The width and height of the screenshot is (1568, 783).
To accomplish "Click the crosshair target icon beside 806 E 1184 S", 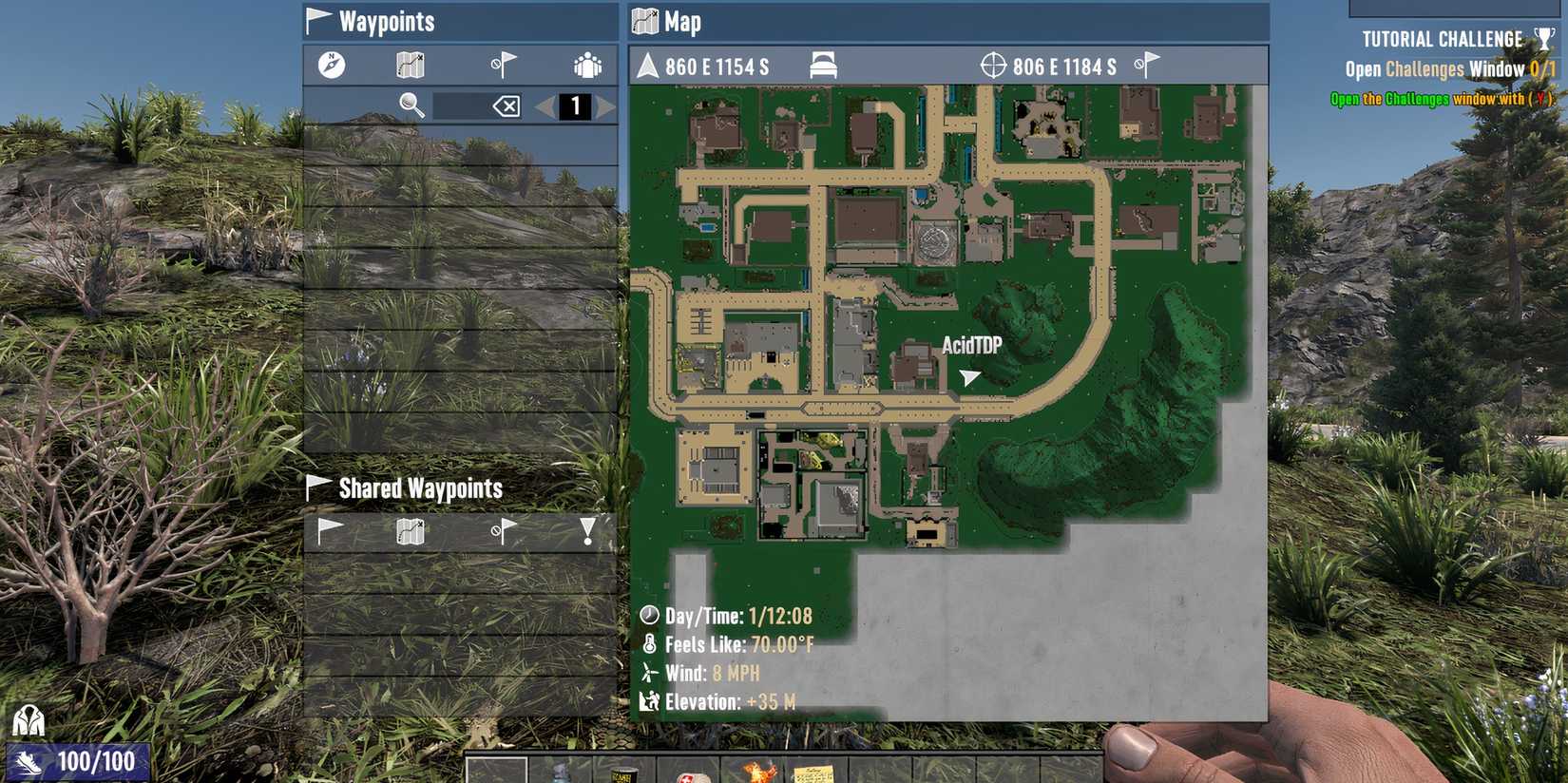I will pos(994,66).
